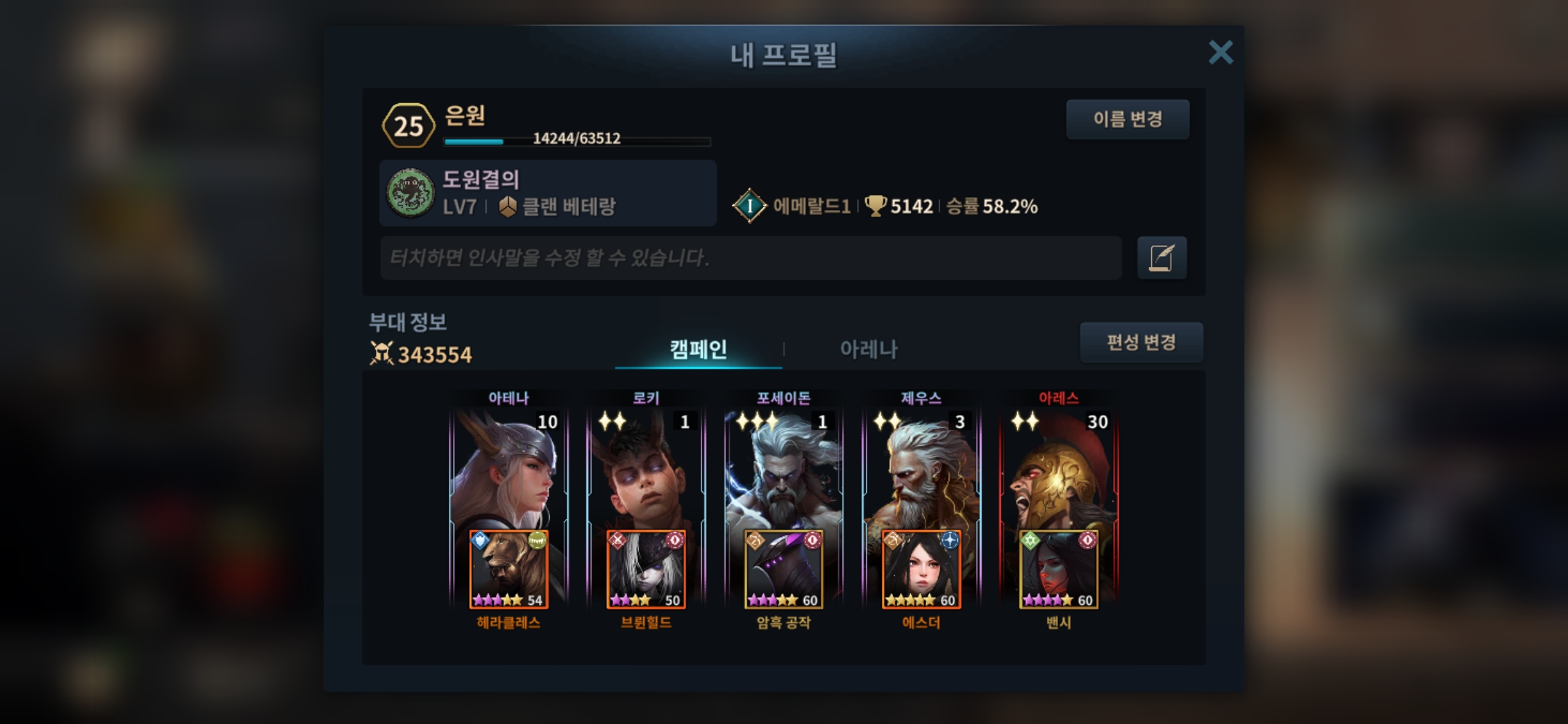This screenshot has width=1568, height=724.
Task: Choose the 암흑 공작 hero portrait
Action: coord(783,570)
